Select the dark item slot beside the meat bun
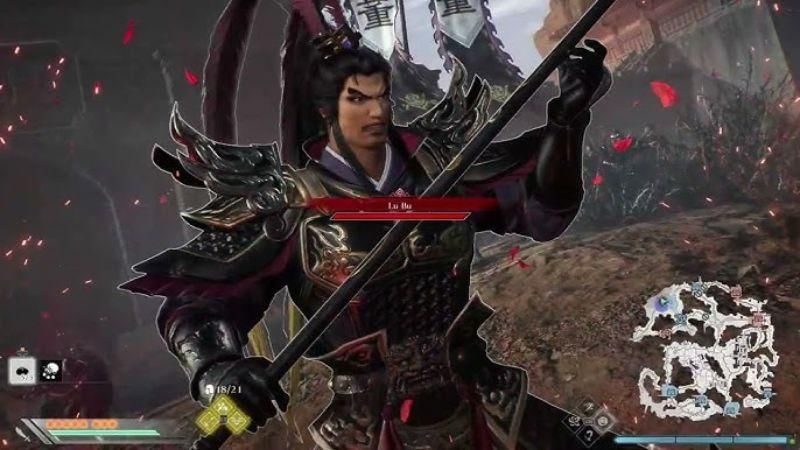This screenshot has width=800, height=450. coord(50,370)
